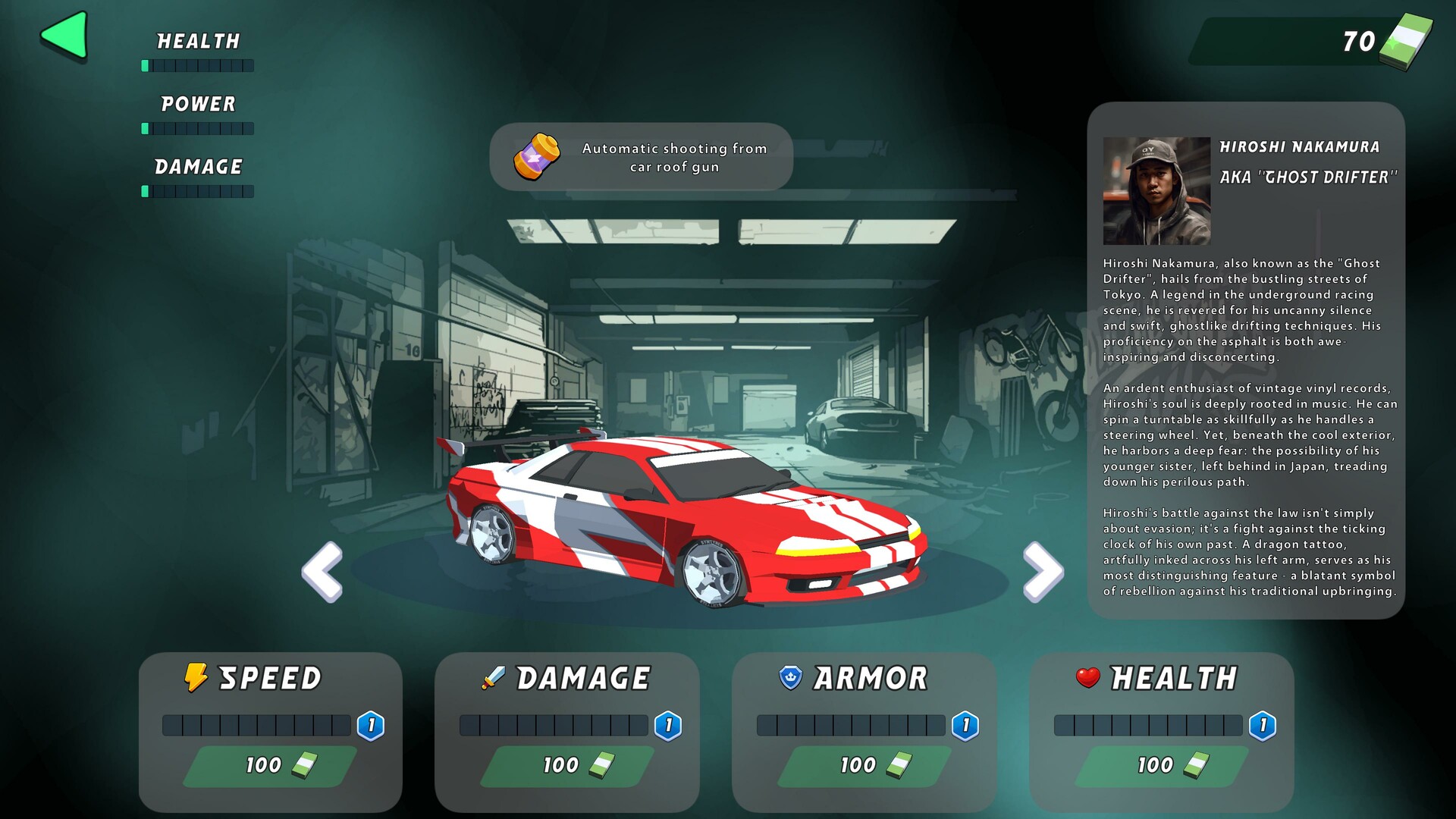Click the sword Damage icon
This screenshot has width=1456, height=819.
tap(494, 677)
